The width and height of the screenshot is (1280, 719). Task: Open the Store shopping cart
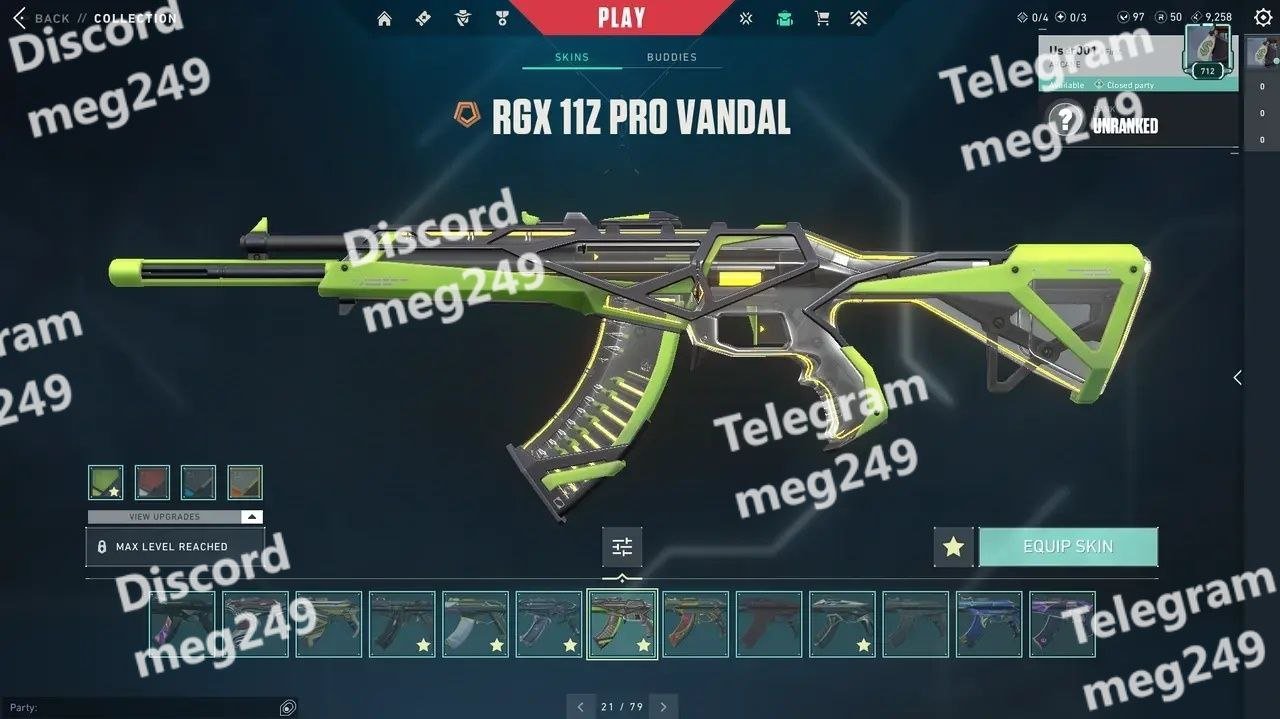click(x=822, y=18)
